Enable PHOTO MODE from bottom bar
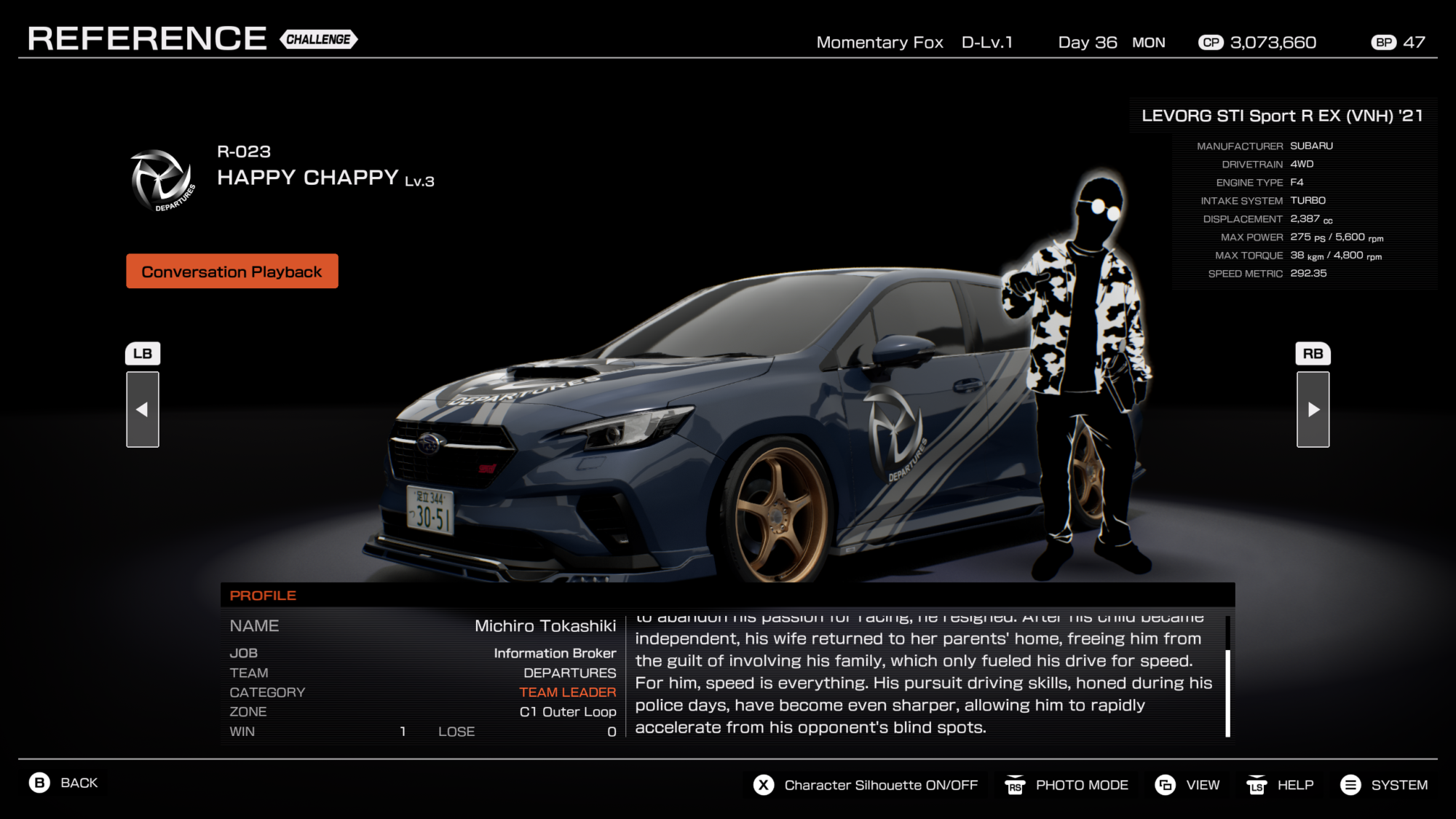 (x=1081, y=785)
